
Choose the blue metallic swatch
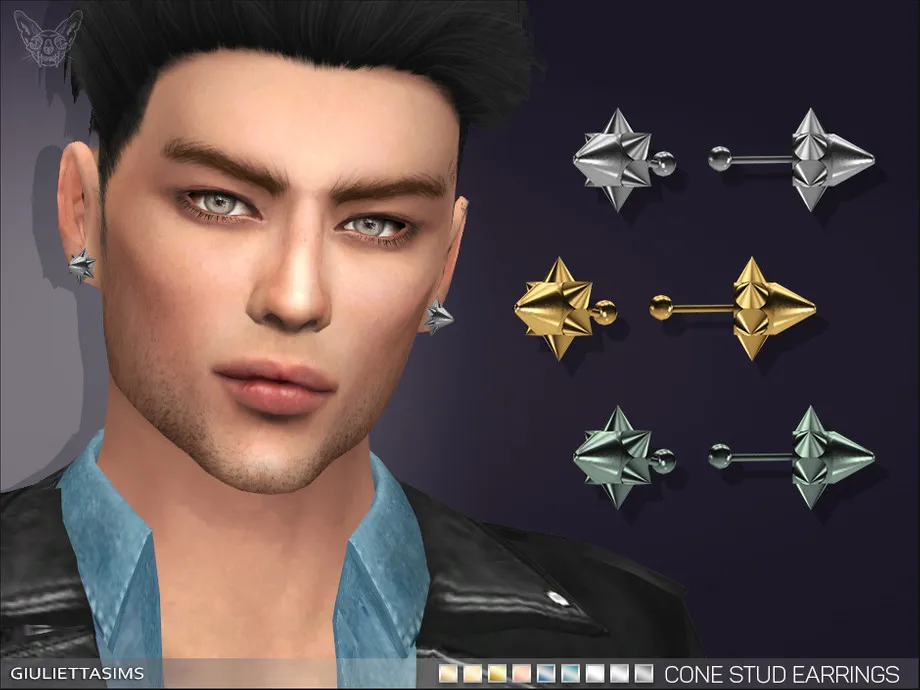[x=546, y=673]
